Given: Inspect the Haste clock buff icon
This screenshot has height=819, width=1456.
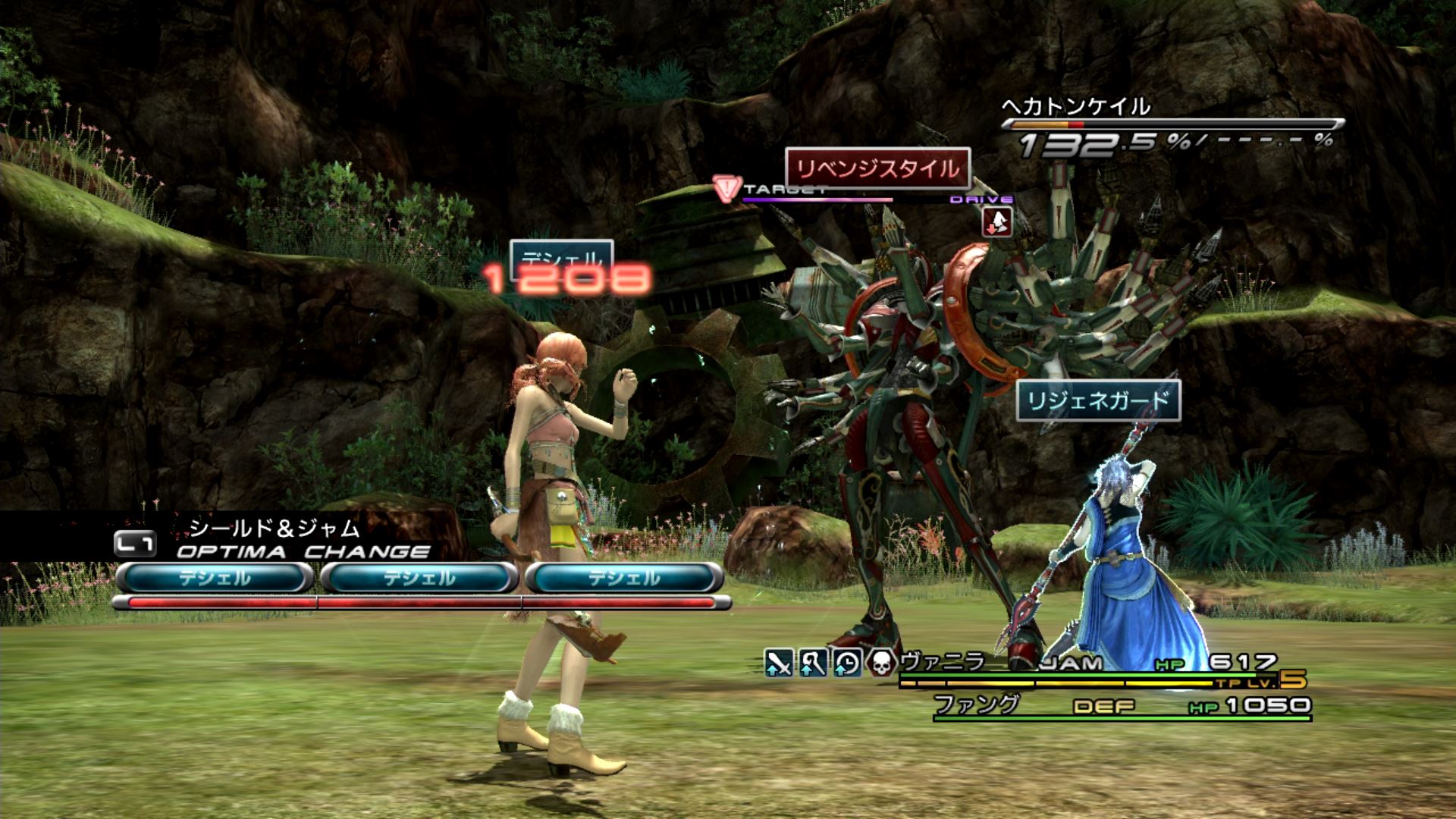Looking at the screenshot, I should (847, 664).
